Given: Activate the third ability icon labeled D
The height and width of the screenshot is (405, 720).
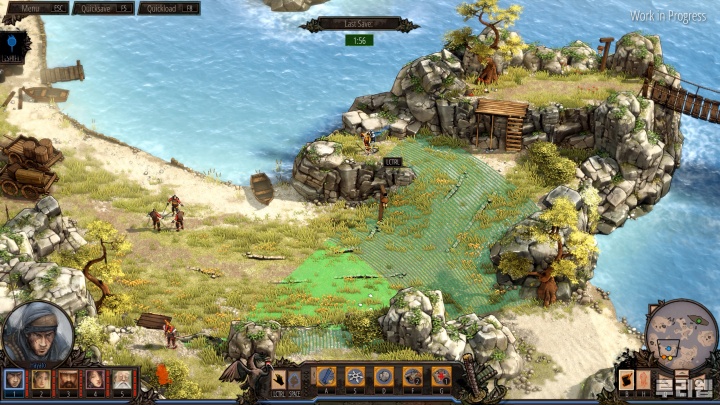Looking at the screenshot, I should click(383, 376).
